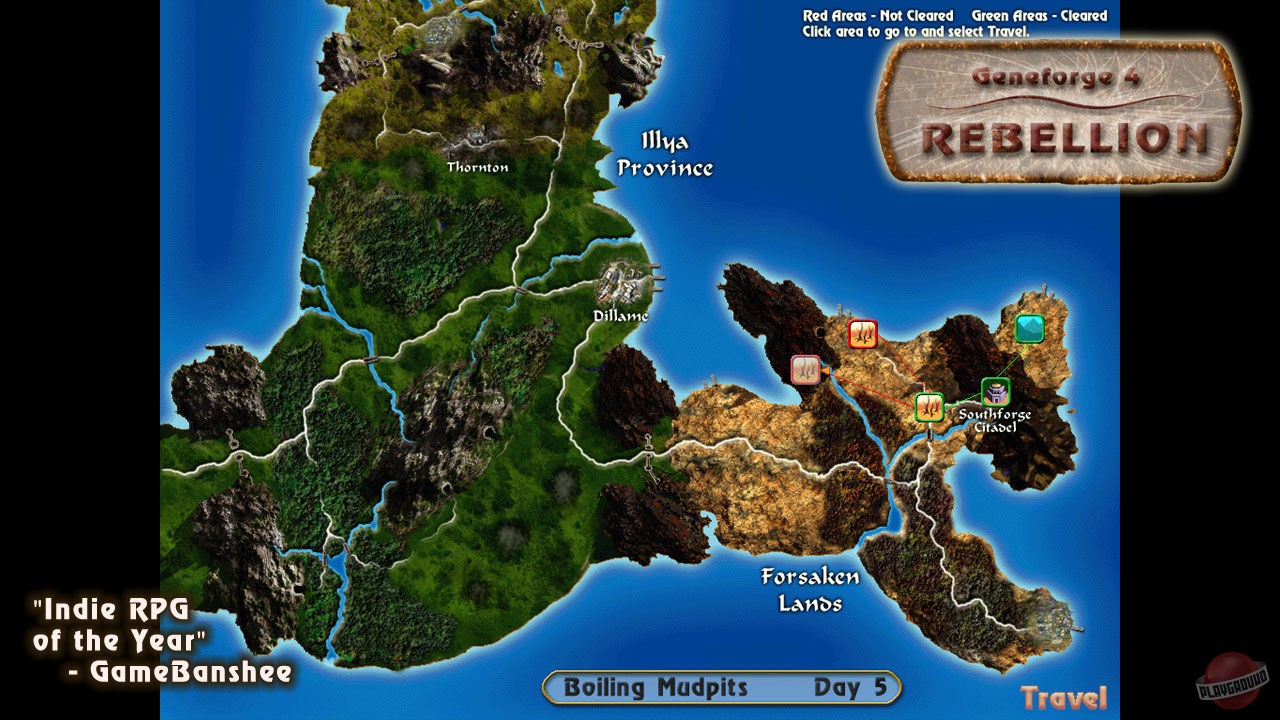Select the faded pink mudpits area icon

click(805, 369)
